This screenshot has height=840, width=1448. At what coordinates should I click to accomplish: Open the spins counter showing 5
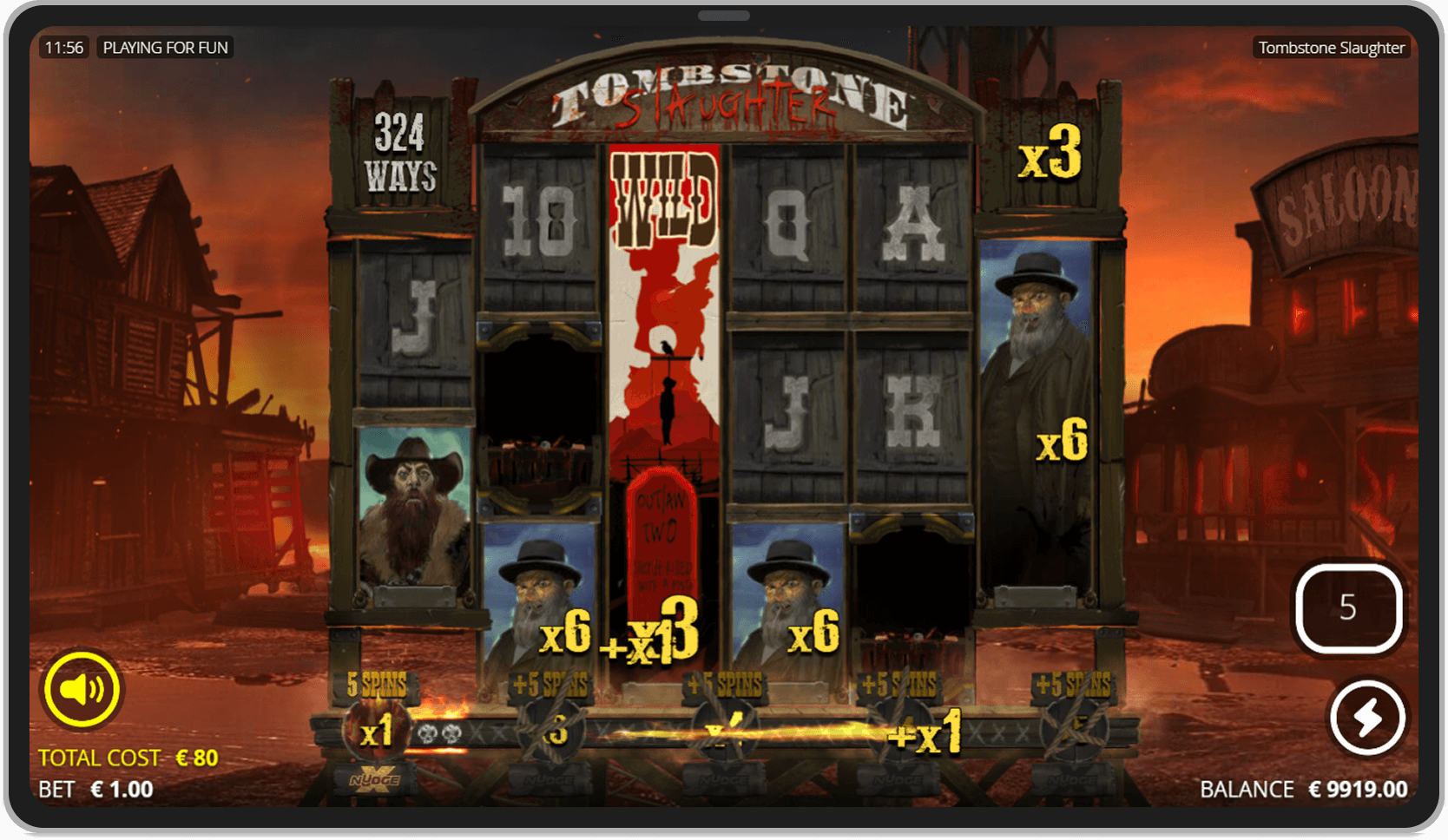pos(1348,608)
